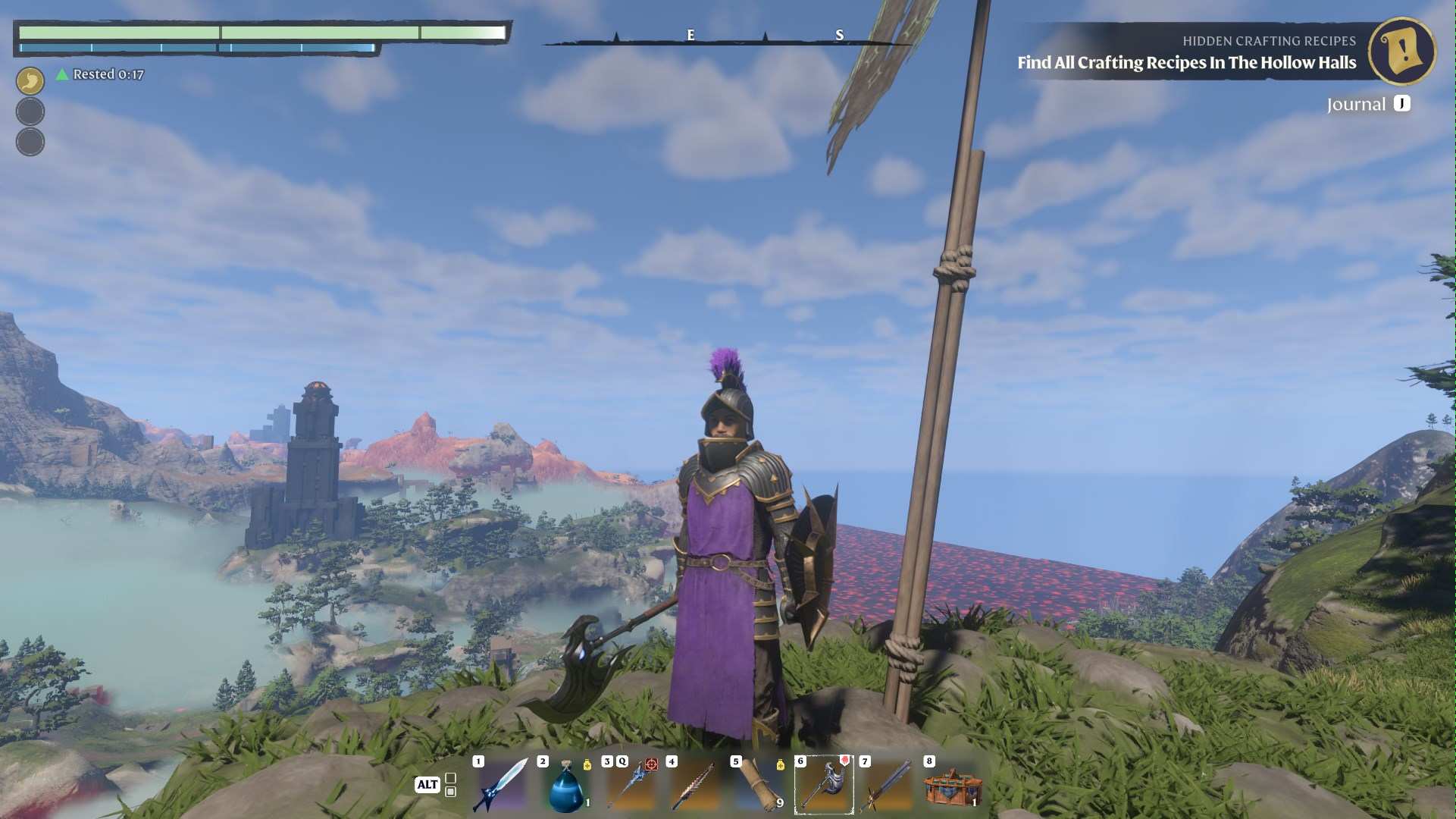Toggle the upper ALT hotbar checkbox
Viewport: 1456px width, 819px height.
coord(451,776)
